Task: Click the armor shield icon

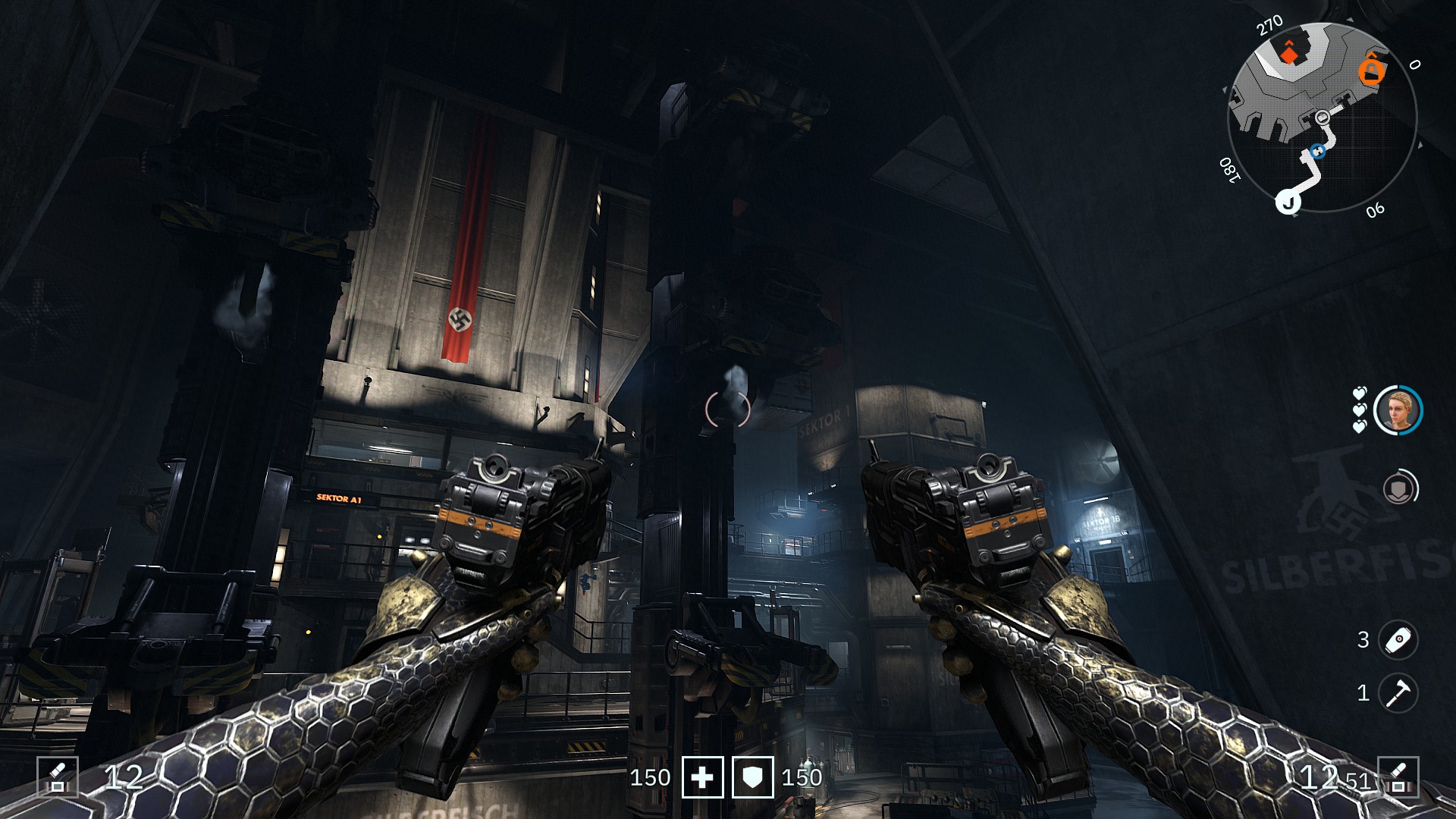Action: click(x=752, y=777)
